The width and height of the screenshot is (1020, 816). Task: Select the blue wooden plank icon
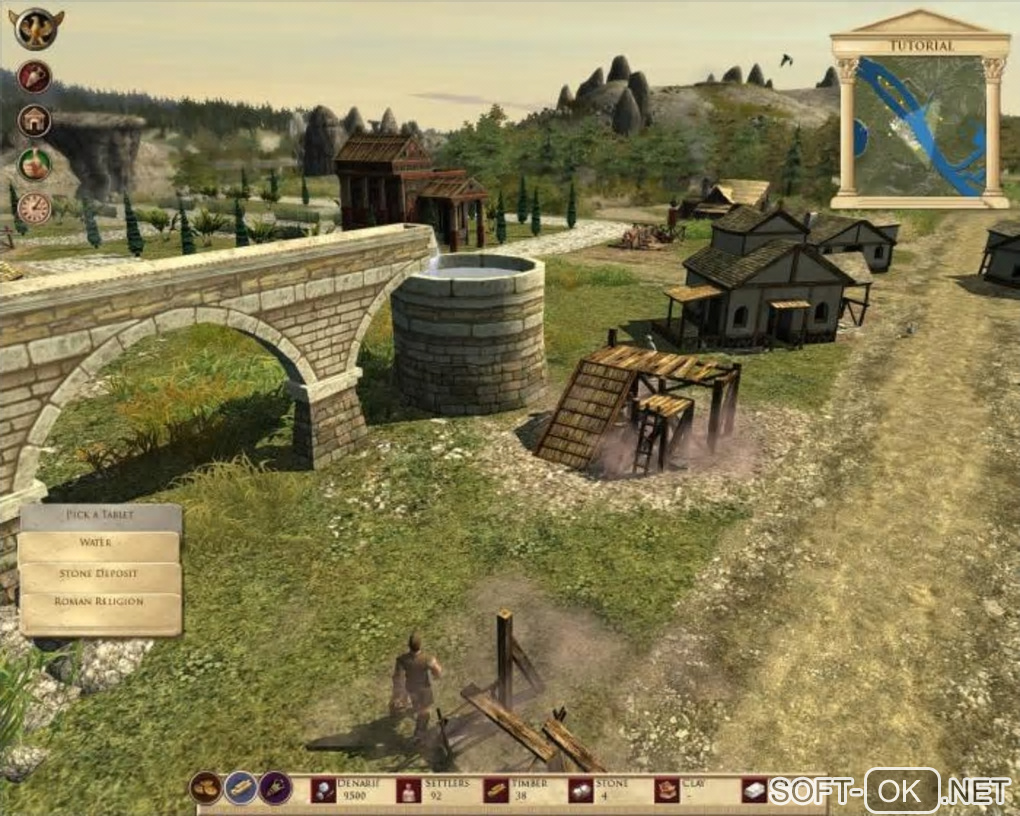tap(241, 788)
